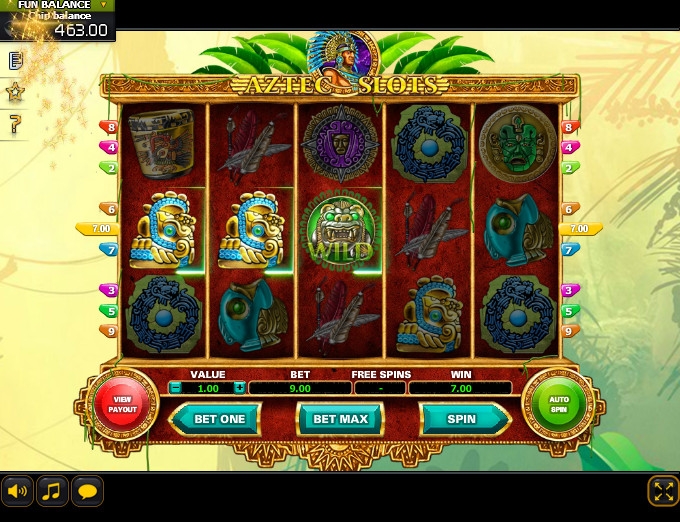This screenshot has width=680, height=522.
Task: Open the View Payout table
Action: tap(123, 403)
